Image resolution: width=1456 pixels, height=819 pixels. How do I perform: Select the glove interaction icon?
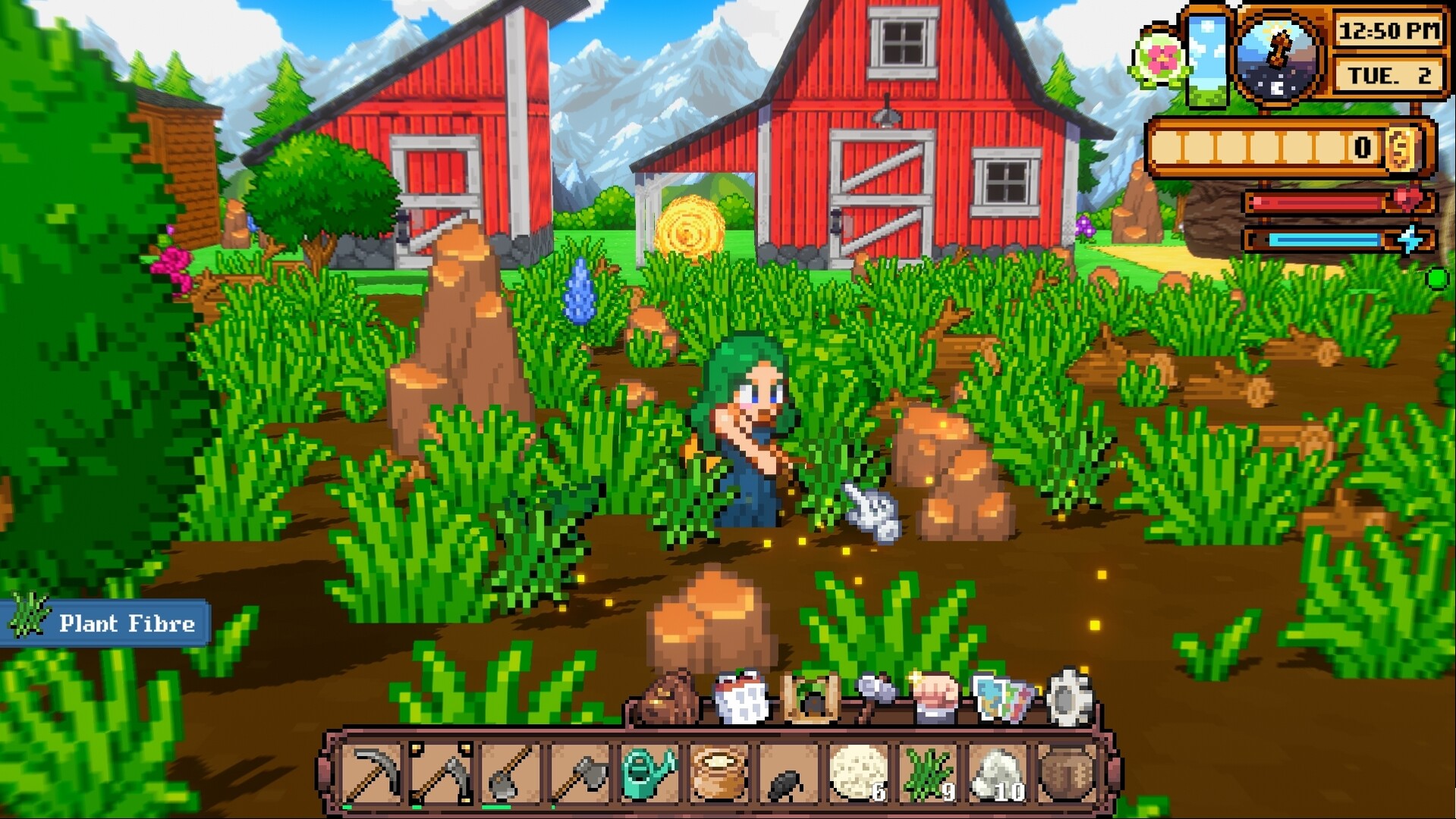(937, 698)
